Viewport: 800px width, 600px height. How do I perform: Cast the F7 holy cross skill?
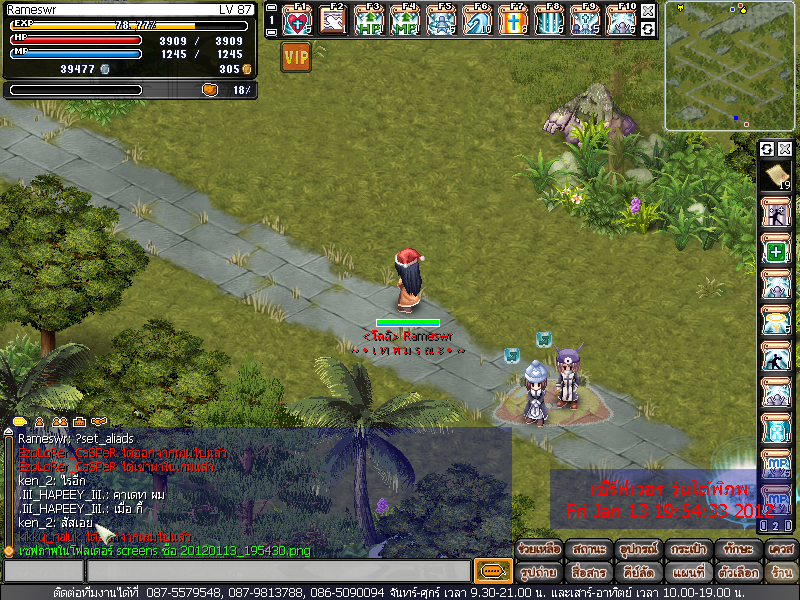(x=513, y=20)
